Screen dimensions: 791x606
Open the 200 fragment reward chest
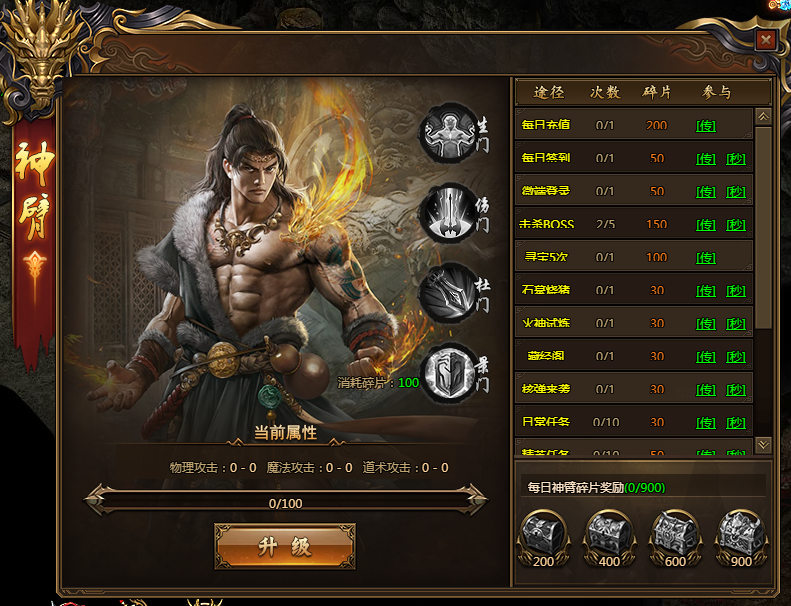click(x=544, y=535)
